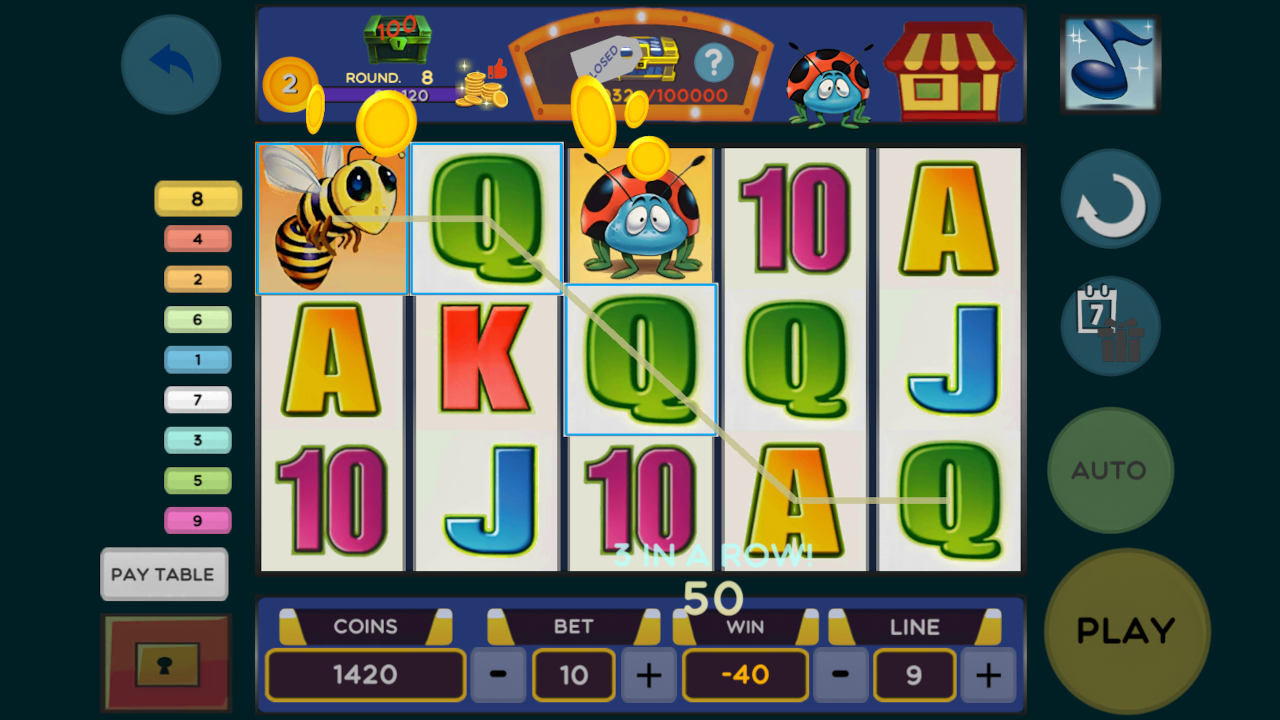Enable AUTO spin mode
The image size is (1280, 720).
[1110, 470]
